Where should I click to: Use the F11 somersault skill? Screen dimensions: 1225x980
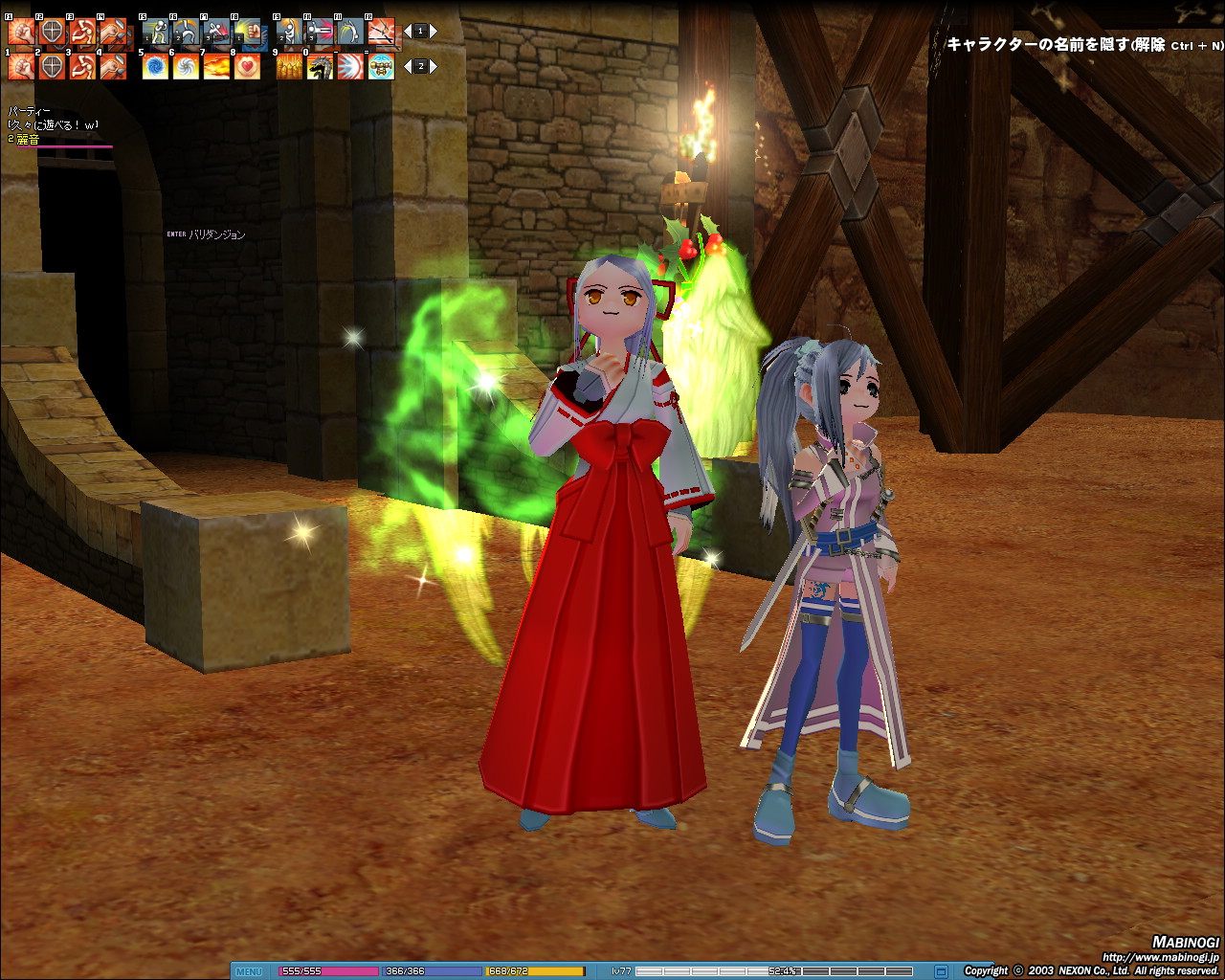pyautogui.click(x=350, y=33)
